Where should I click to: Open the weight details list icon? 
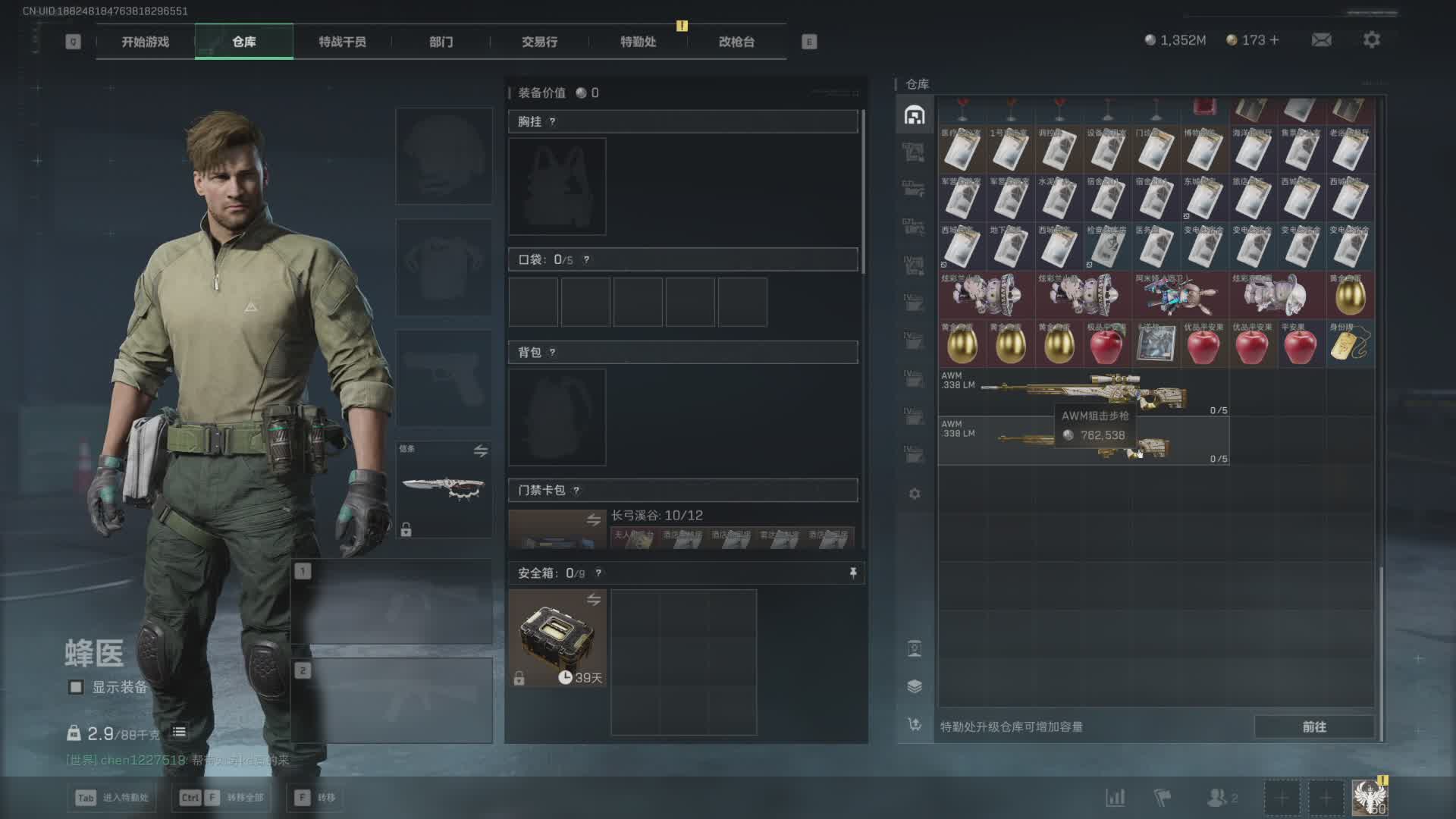tap(179, 732)
